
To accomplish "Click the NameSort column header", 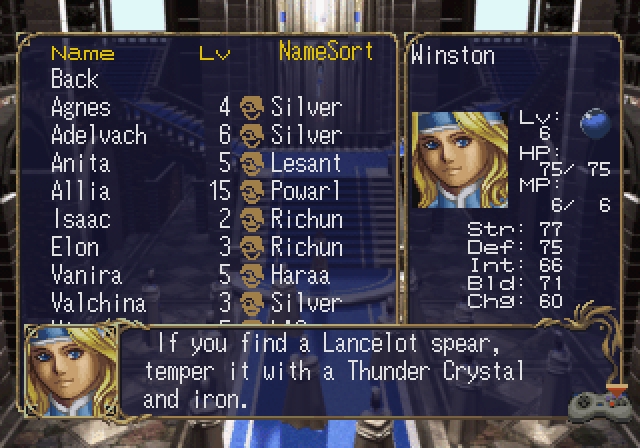I will 325,51.
